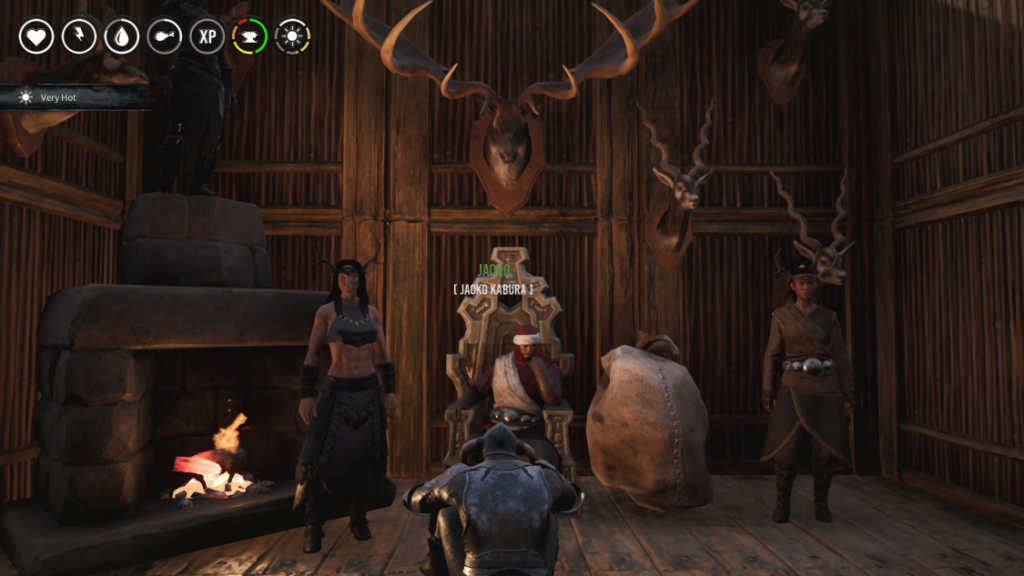The width and height of the screenshot is (1024, 576).
Task: Open the XP experience icon
Action: click(207, 37)
